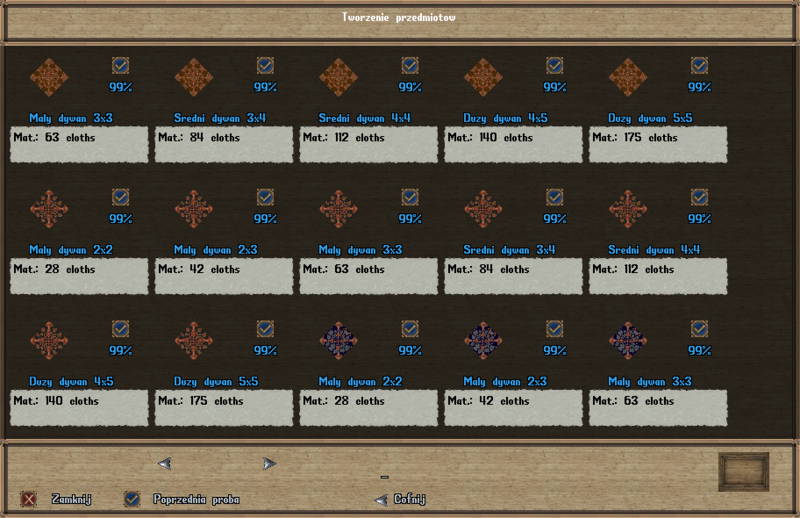Tick the brown Maly dywan 3x3 checkmark button
Viewport: 800px width, 518px height.
pyautogui.click(x=120, y=66)
